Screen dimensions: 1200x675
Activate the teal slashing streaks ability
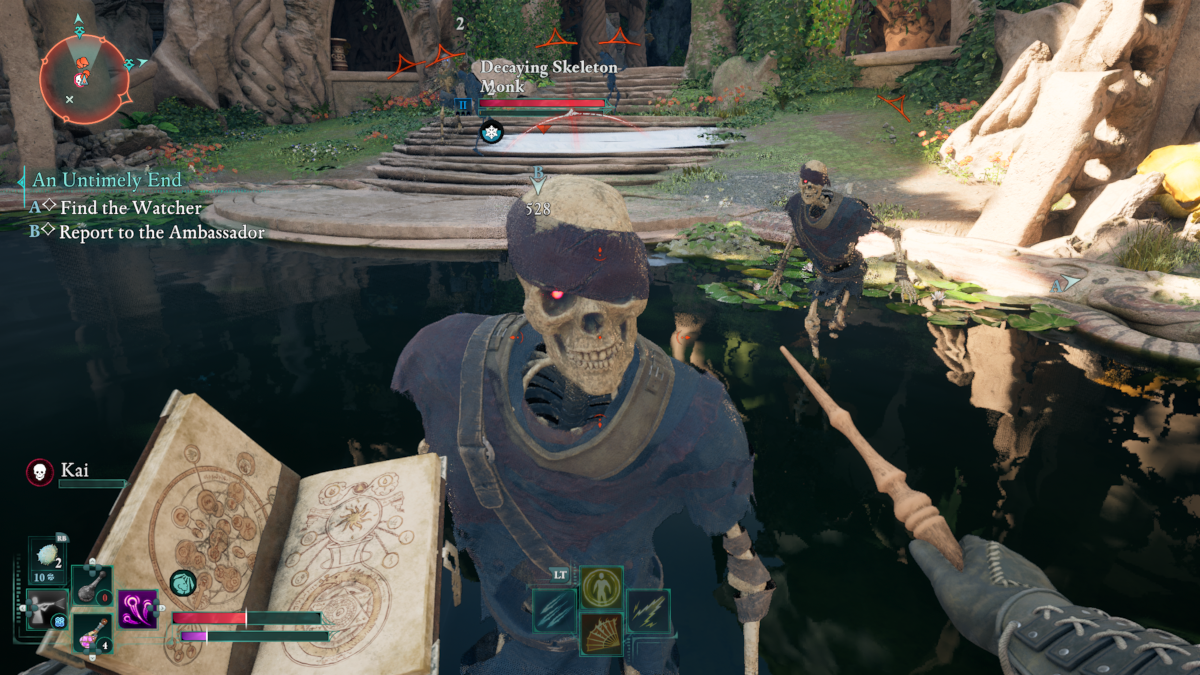(x=553, y=610)
